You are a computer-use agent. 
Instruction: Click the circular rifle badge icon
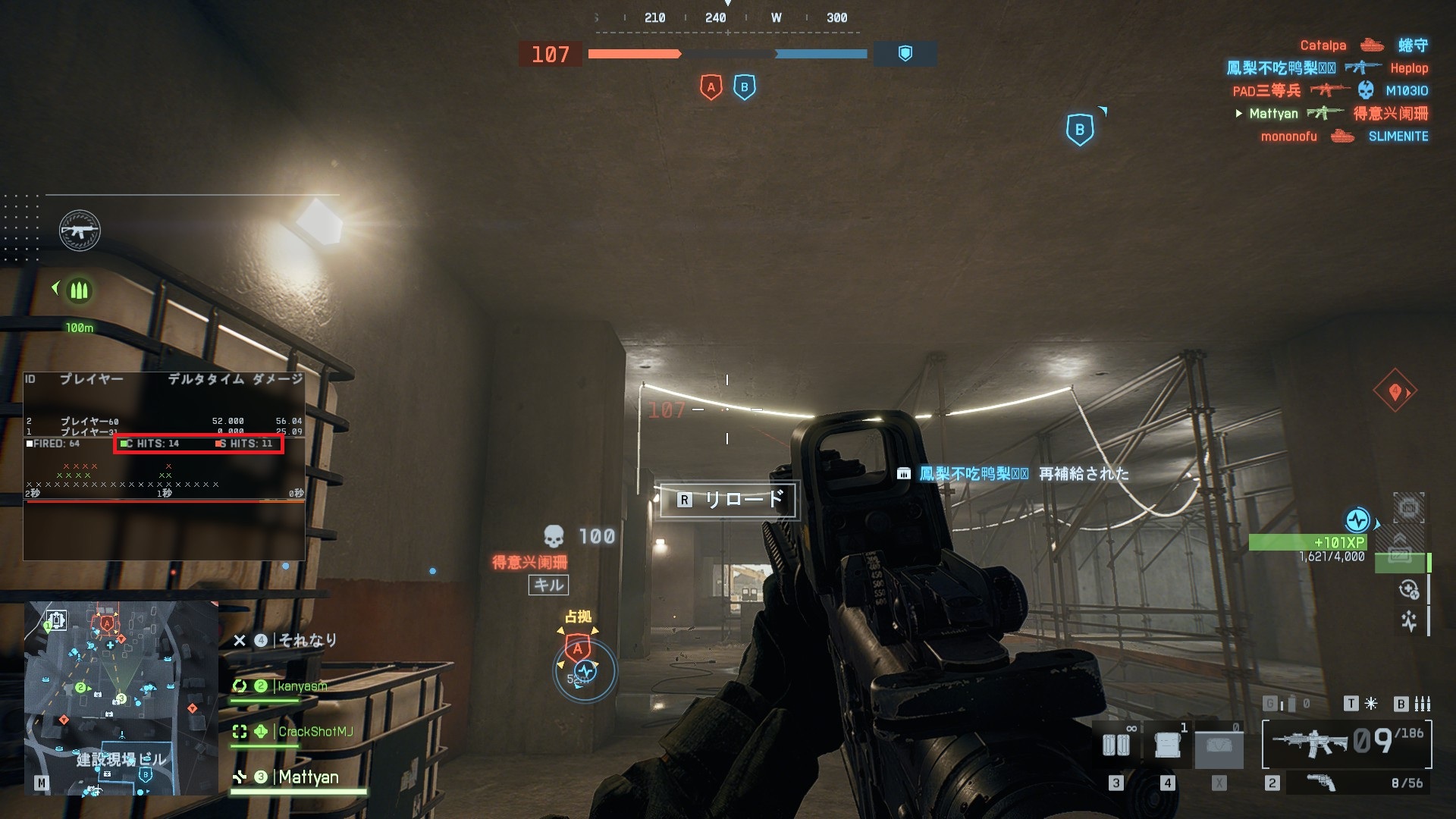pos(80,231)
